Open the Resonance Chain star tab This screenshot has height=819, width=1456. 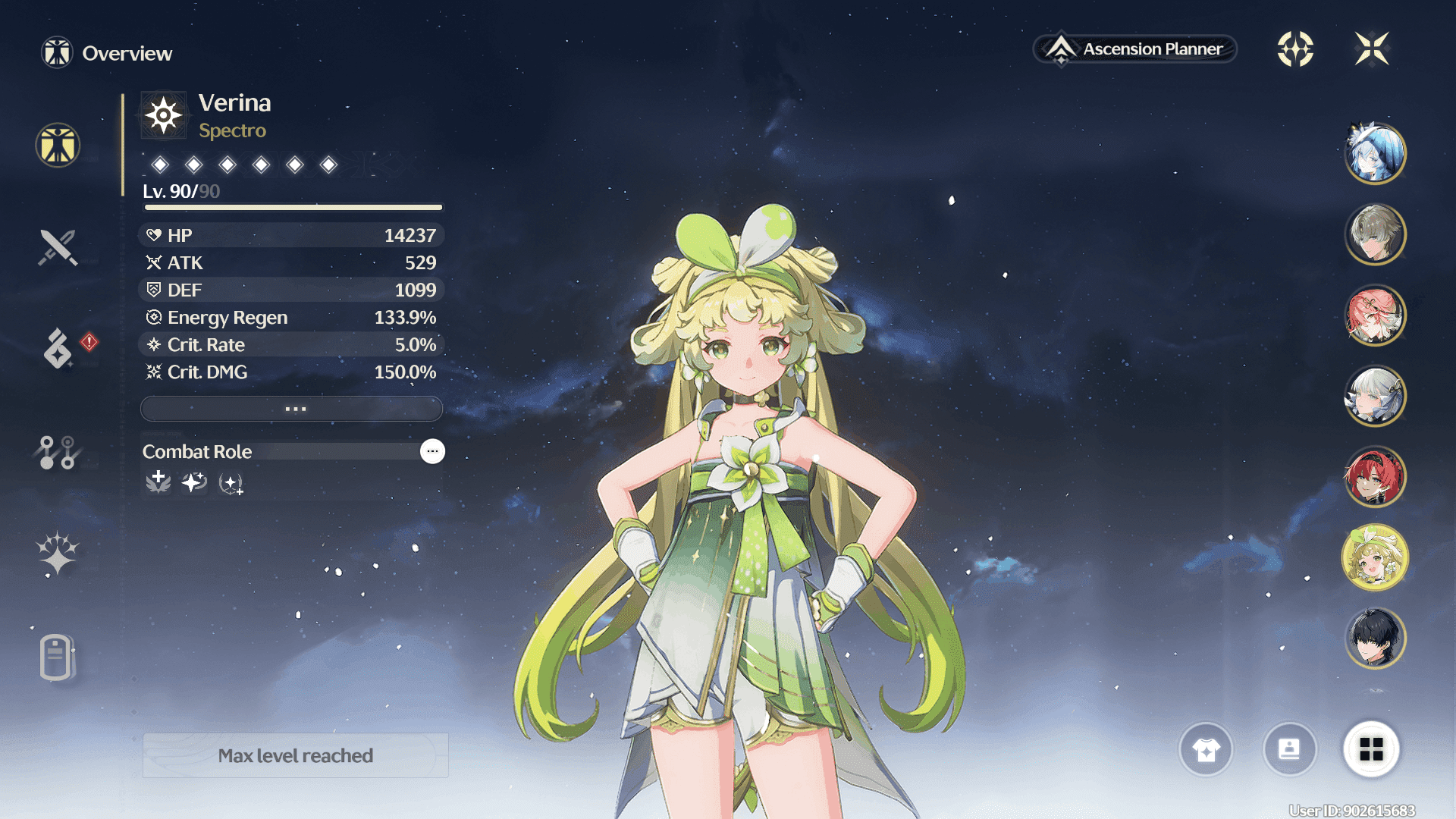pos(58,553)
